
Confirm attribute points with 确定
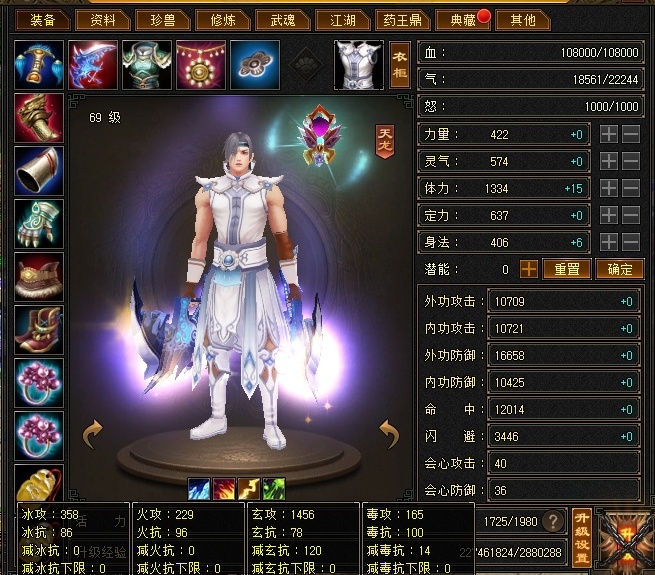(x=619, y=269)
